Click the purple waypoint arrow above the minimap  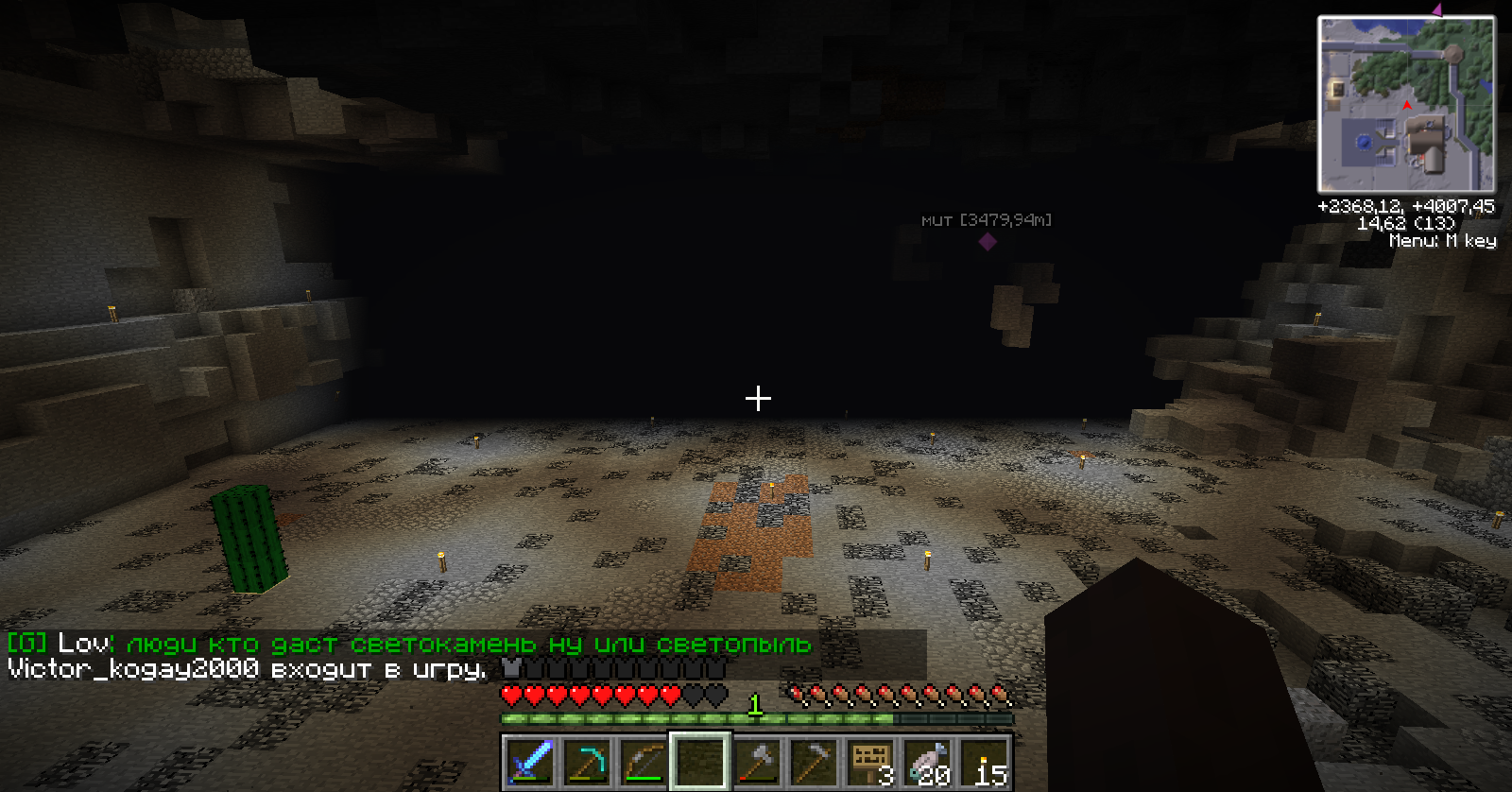[1437, 10]
